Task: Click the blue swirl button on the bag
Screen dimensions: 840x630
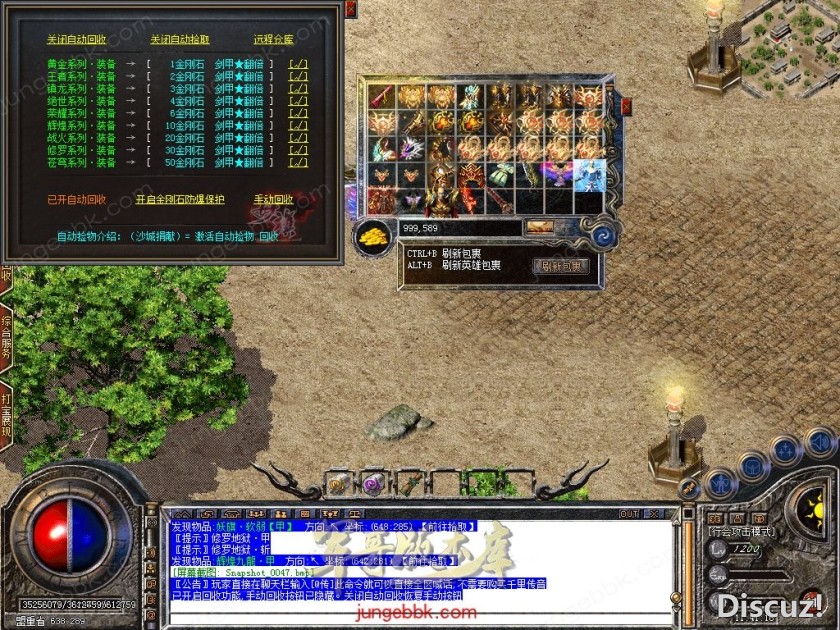Action: pyautogui.click(x=603, y=237)
